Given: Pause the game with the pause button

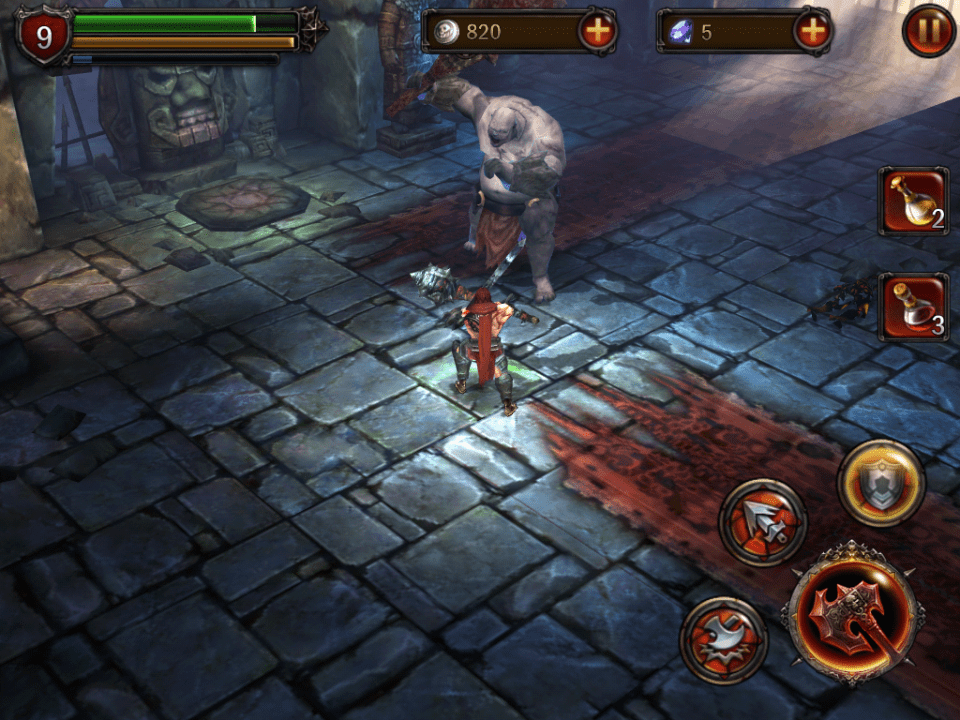Looking at the screenshot, I should pos(928,31).
